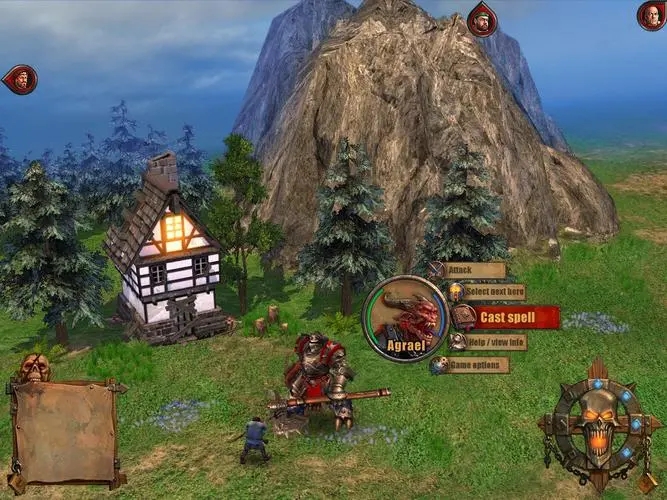Open Game options
Screen dimensions: 667x500
coord(476,365)
